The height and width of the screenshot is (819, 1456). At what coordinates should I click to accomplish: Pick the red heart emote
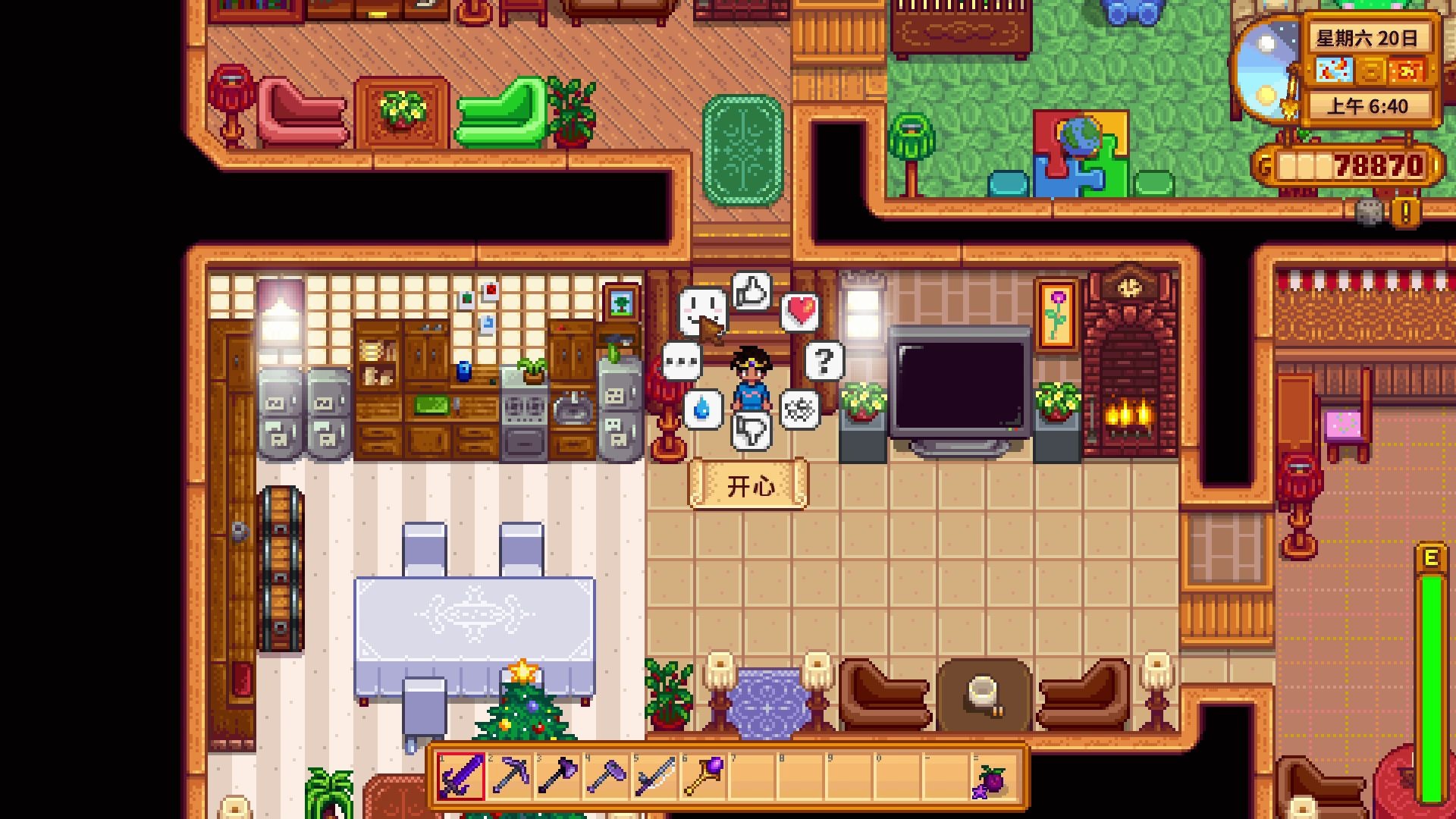pyautogui.click(x=801, y=311)
